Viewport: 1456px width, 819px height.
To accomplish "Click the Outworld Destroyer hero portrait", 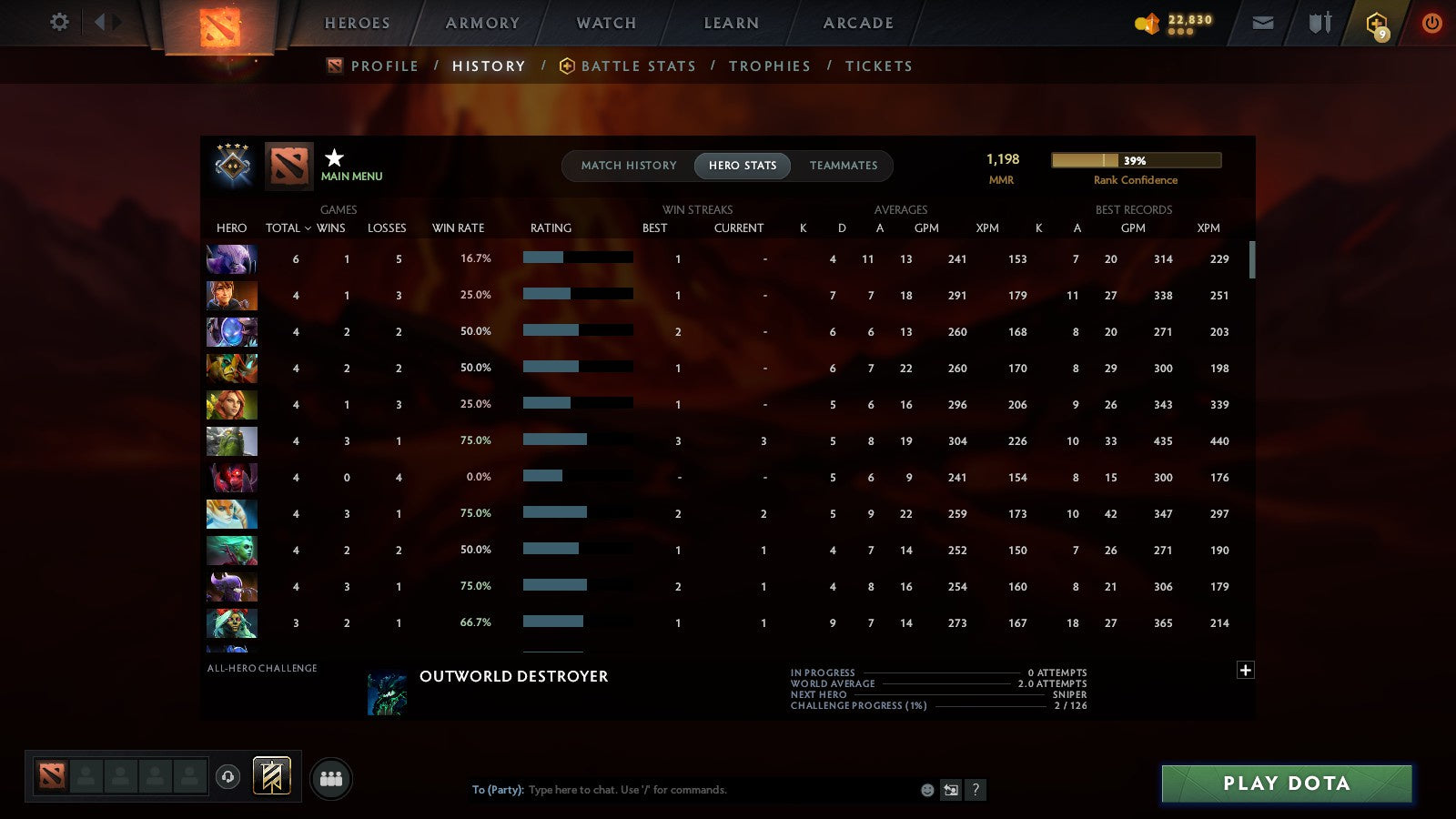I will pyautogui.click(x=384, y=693).
